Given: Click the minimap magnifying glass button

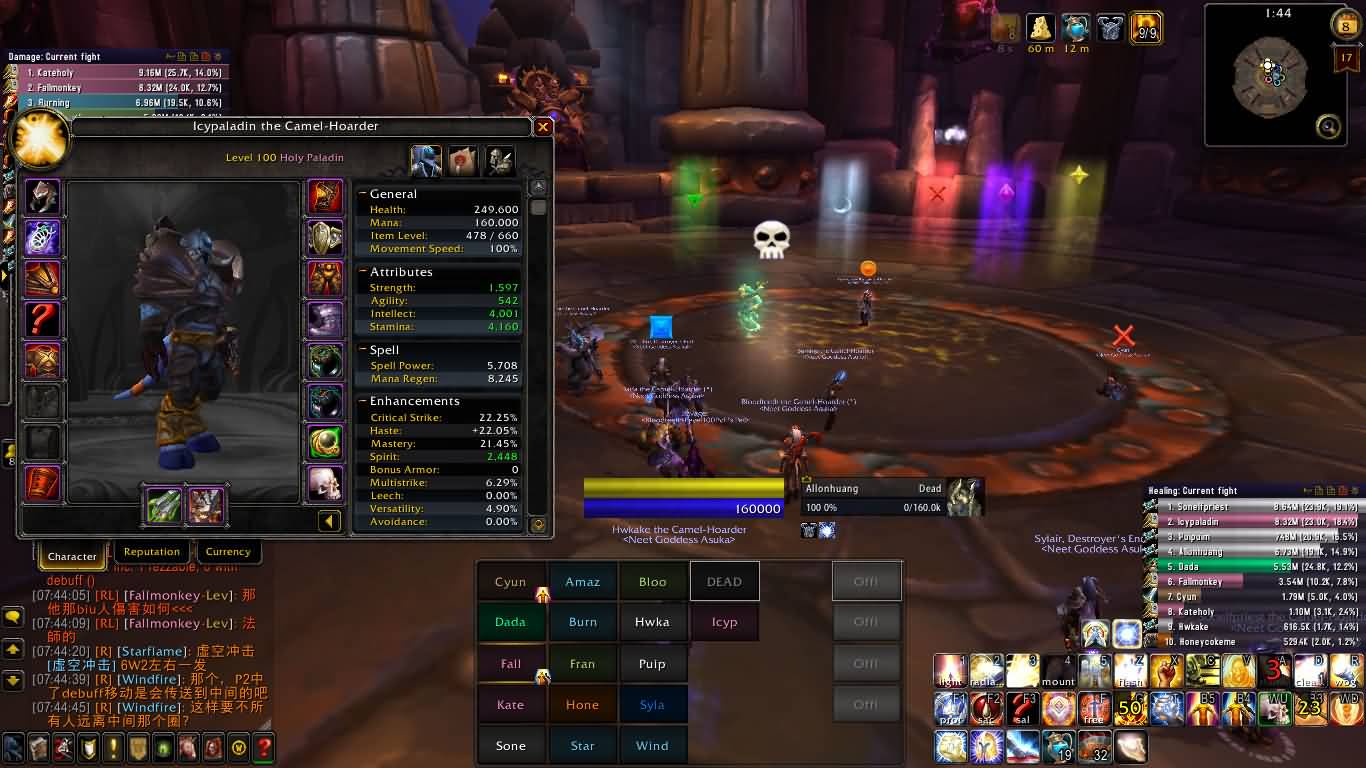Looking at the screenshot, I should [x=1328, y=126].
